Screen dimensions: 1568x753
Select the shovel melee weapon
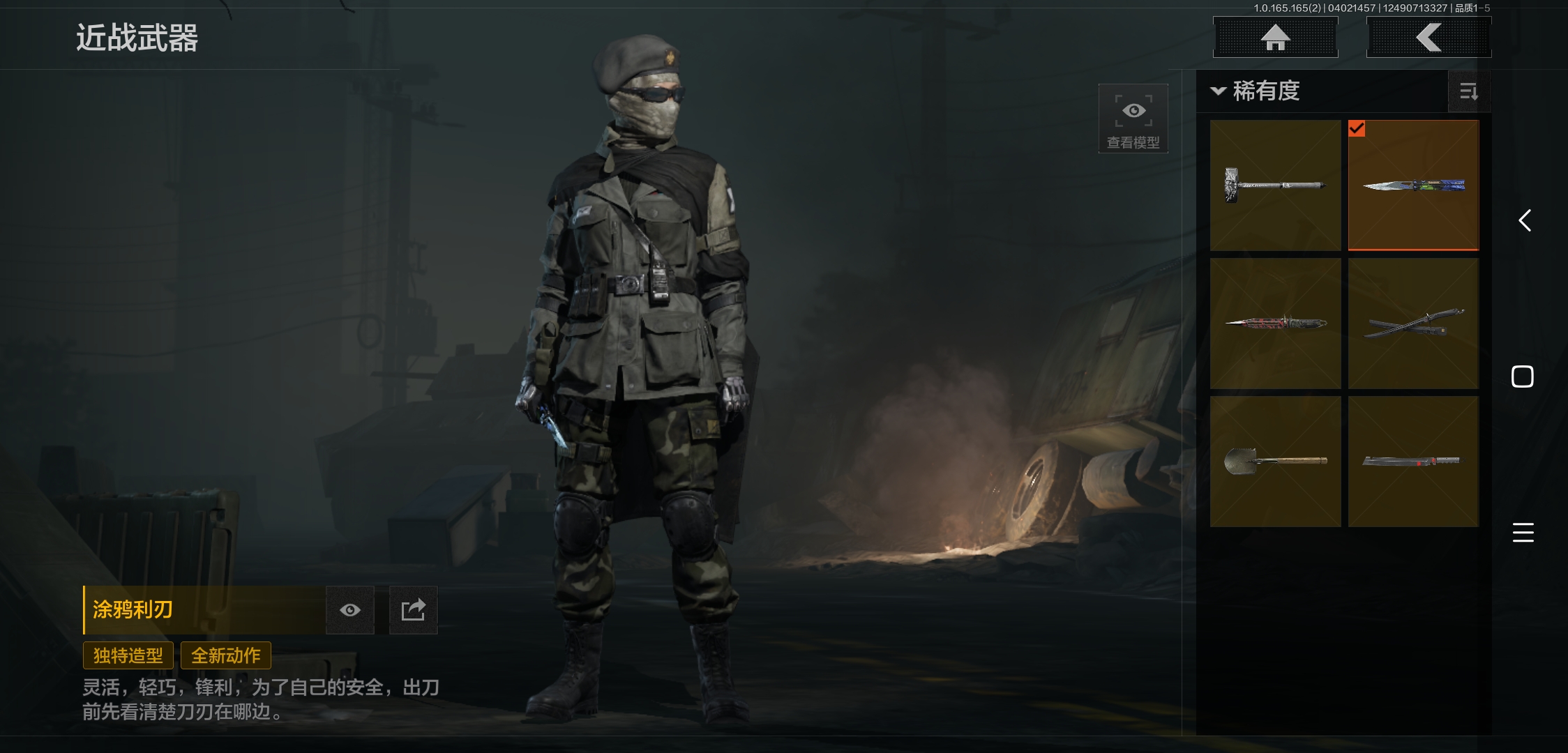coord(1275,462)
